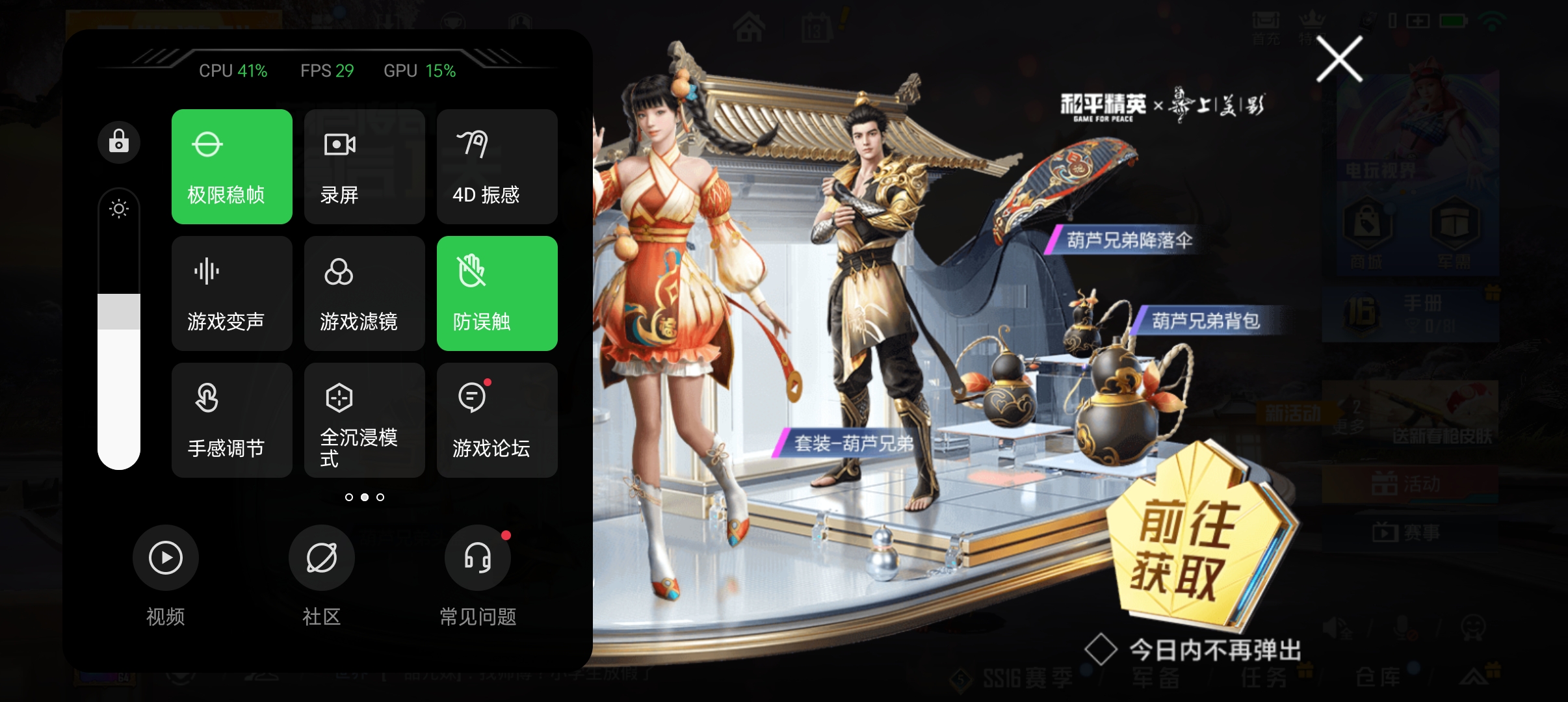Select the 4D 振感 vibration feature

496,166
